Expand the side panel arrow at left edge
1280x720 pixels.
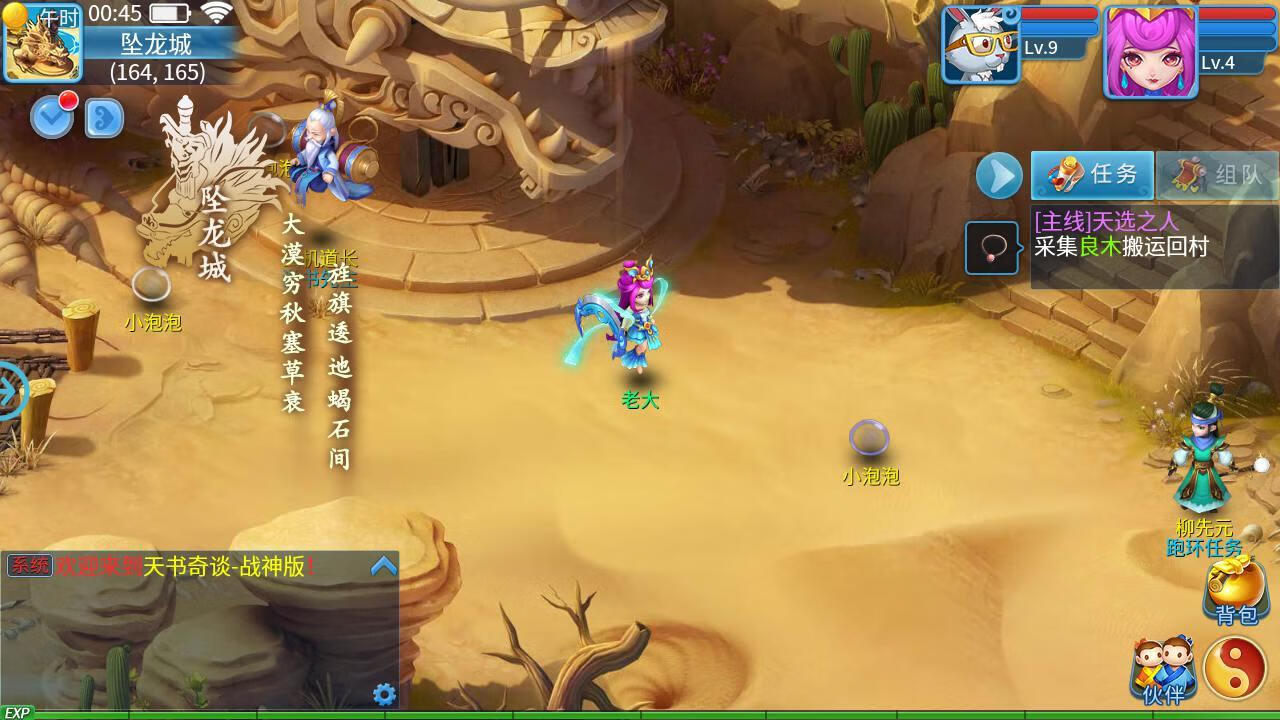click(10, 390)
